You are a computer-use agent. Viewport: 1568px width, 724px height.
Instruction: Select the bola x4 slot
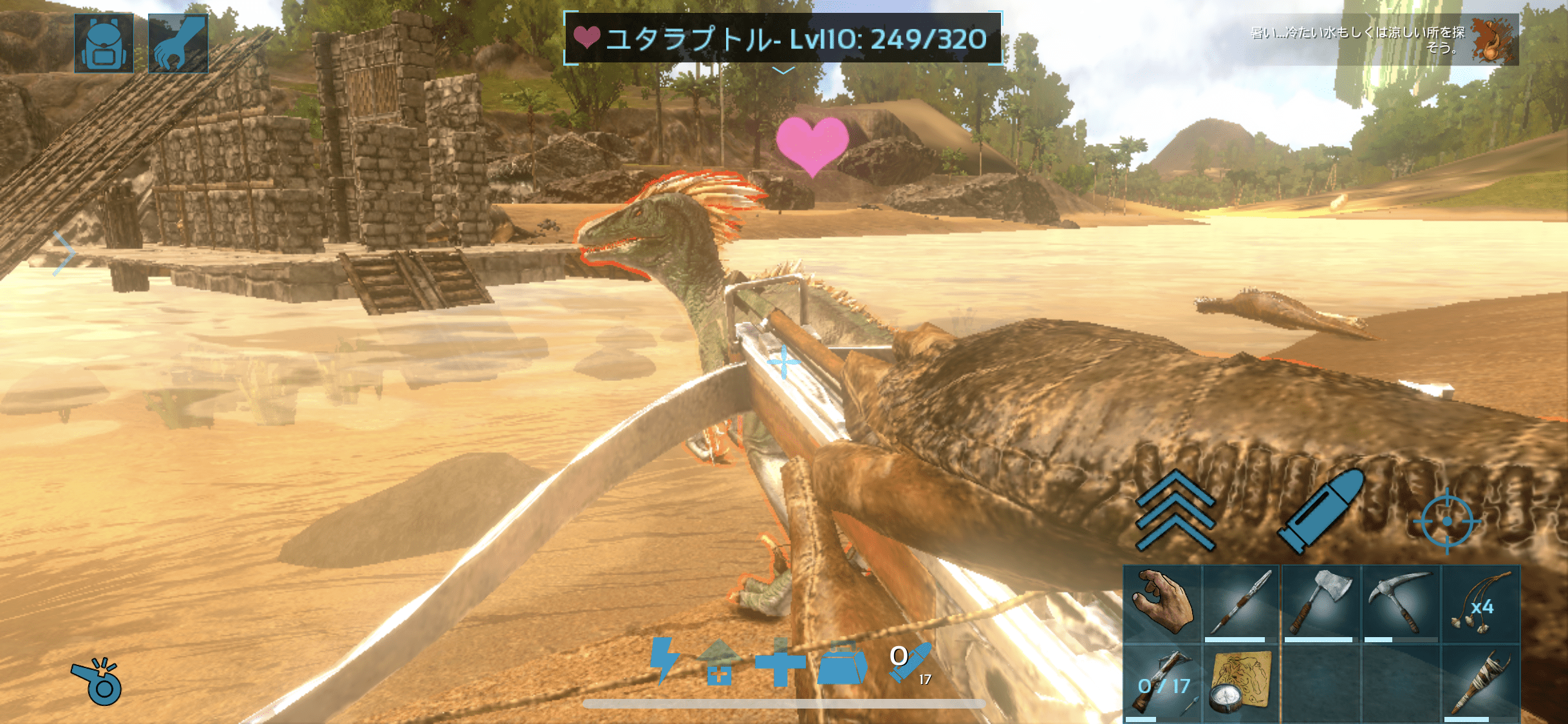pyautogui.click(x=1480, y=604)
